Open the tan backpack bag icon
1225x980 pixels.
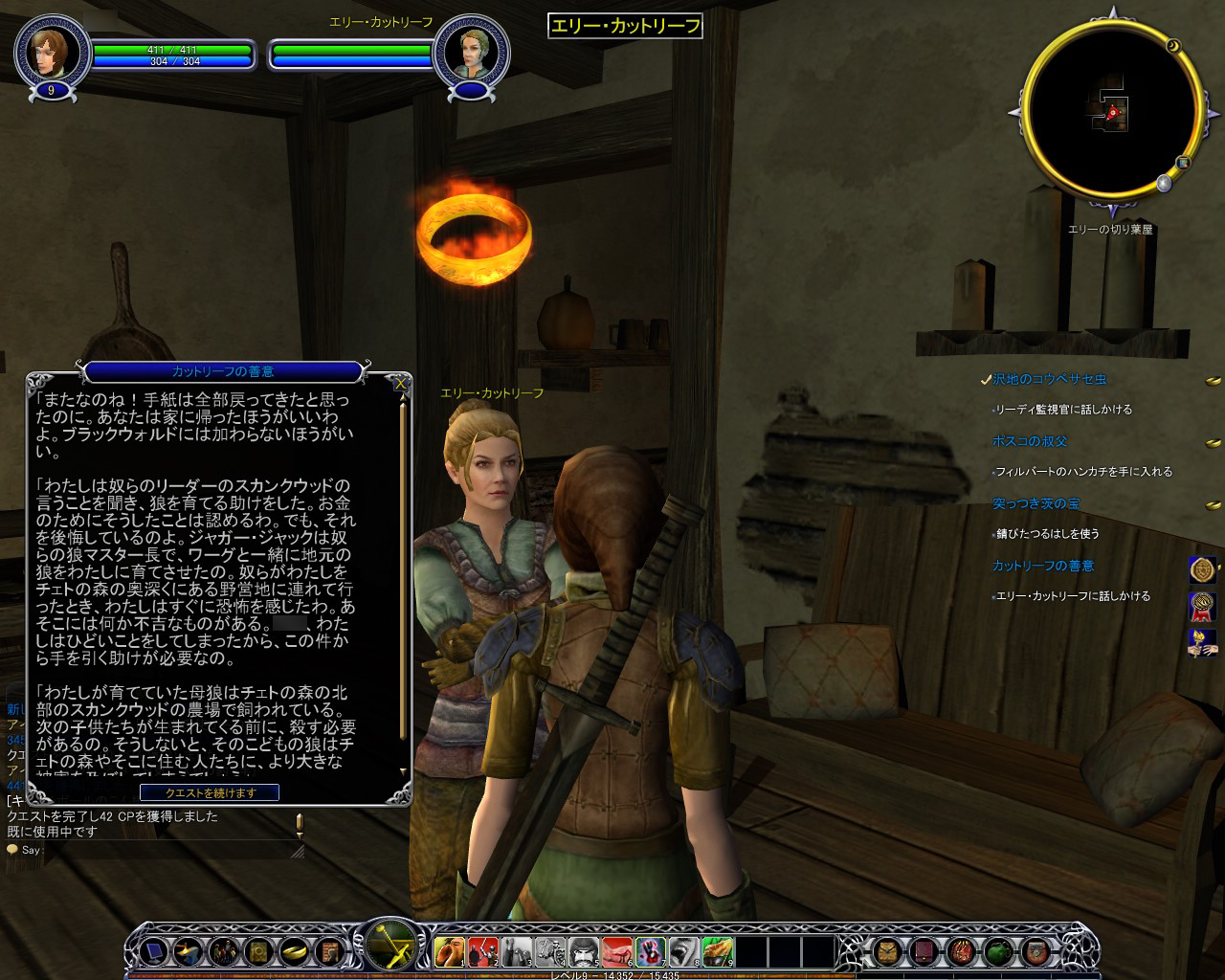click(x=886, y=951)
